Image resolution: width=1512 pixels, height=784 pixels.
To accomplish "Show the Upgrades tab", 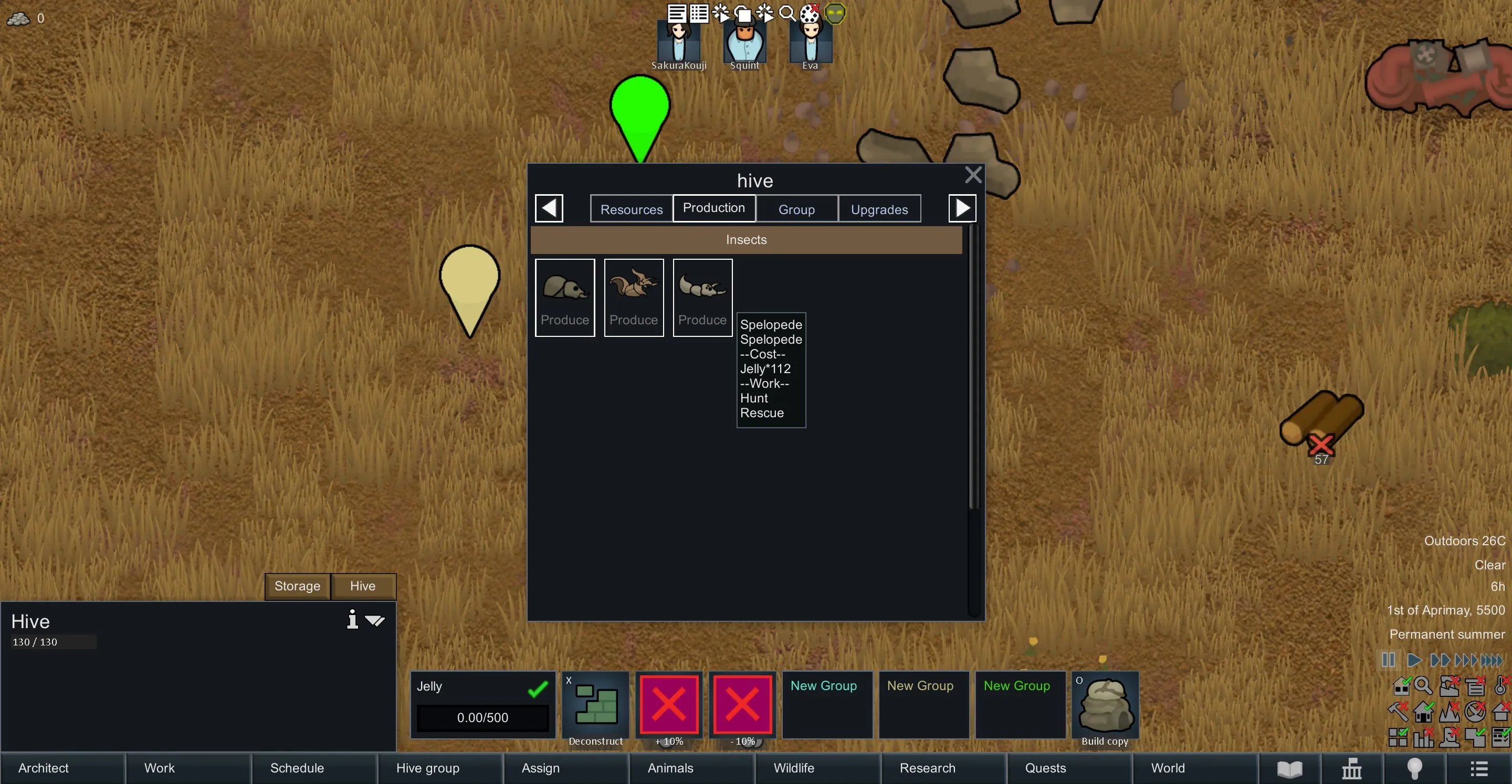I will [879, 209].
